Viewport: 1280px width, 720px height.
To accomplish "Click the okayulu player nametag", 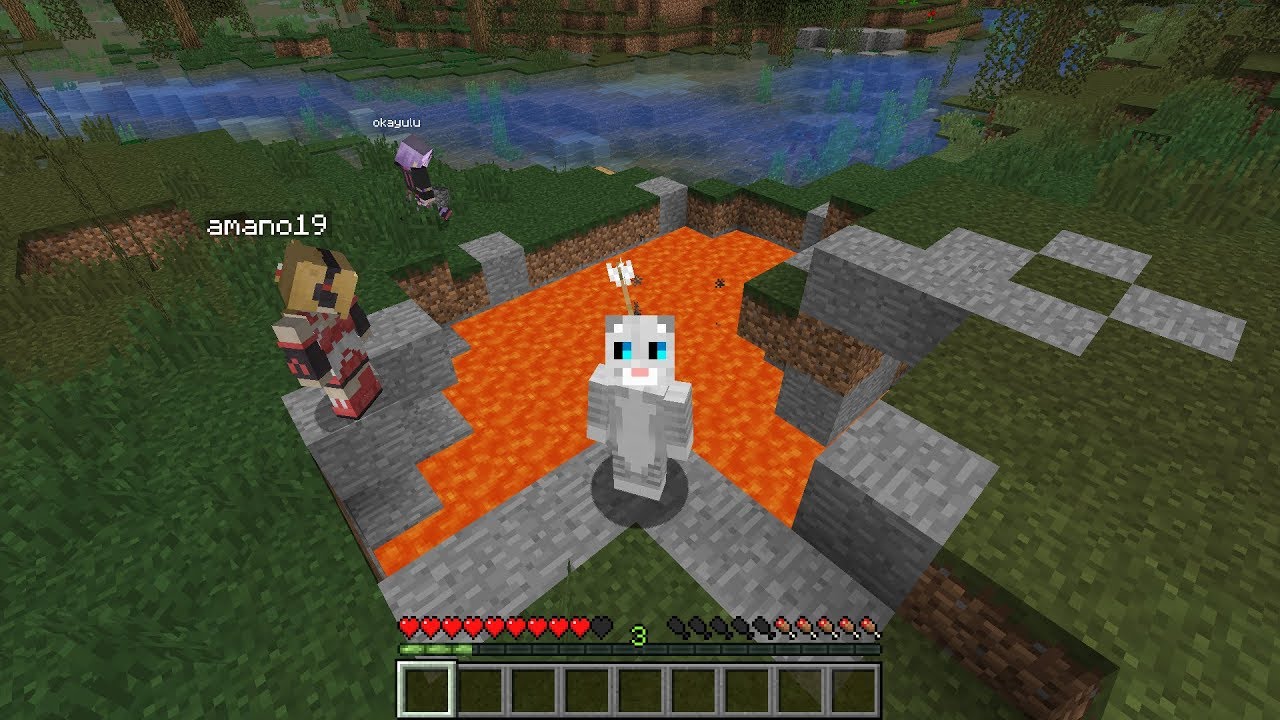I will [x=395, y=122].
